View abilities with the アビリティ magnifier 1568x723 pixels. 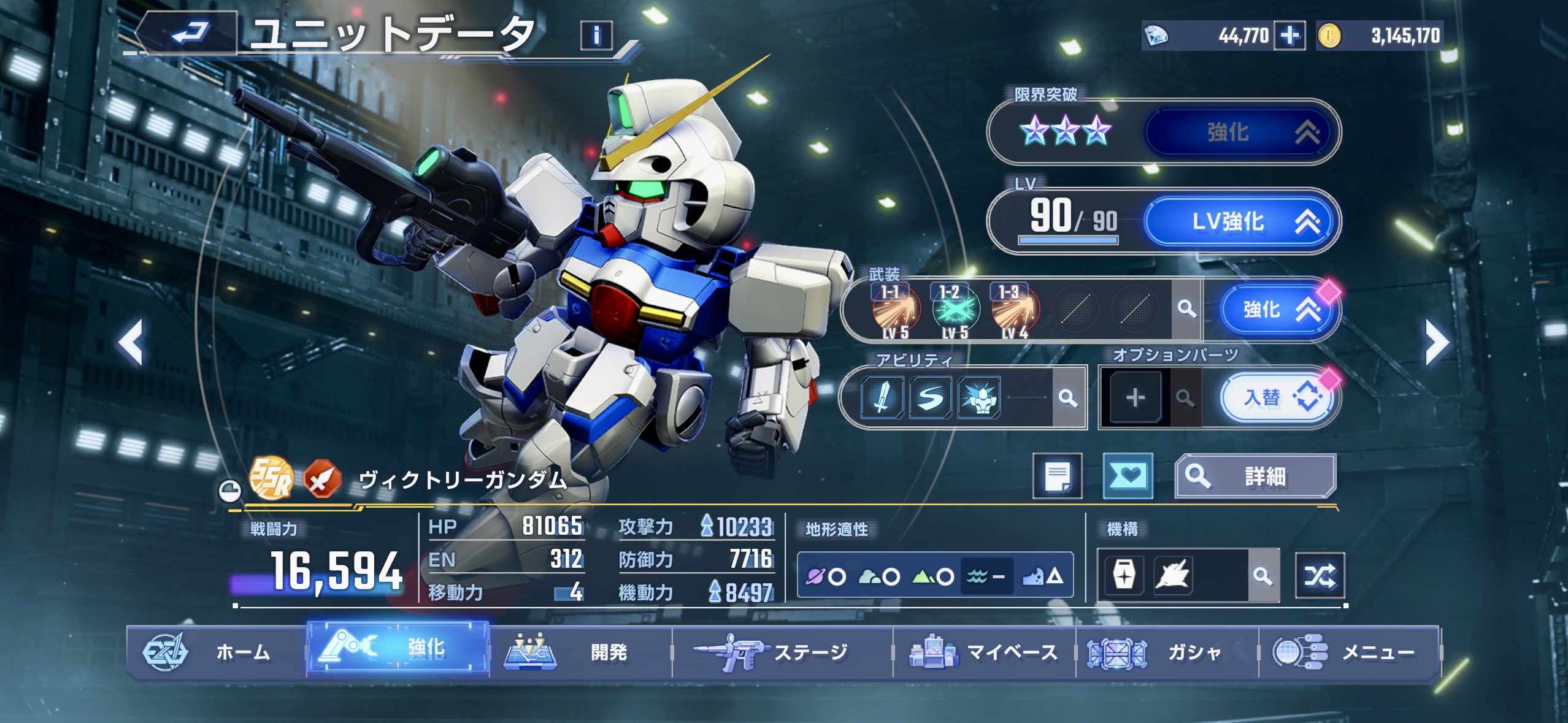pos(1068,399)
